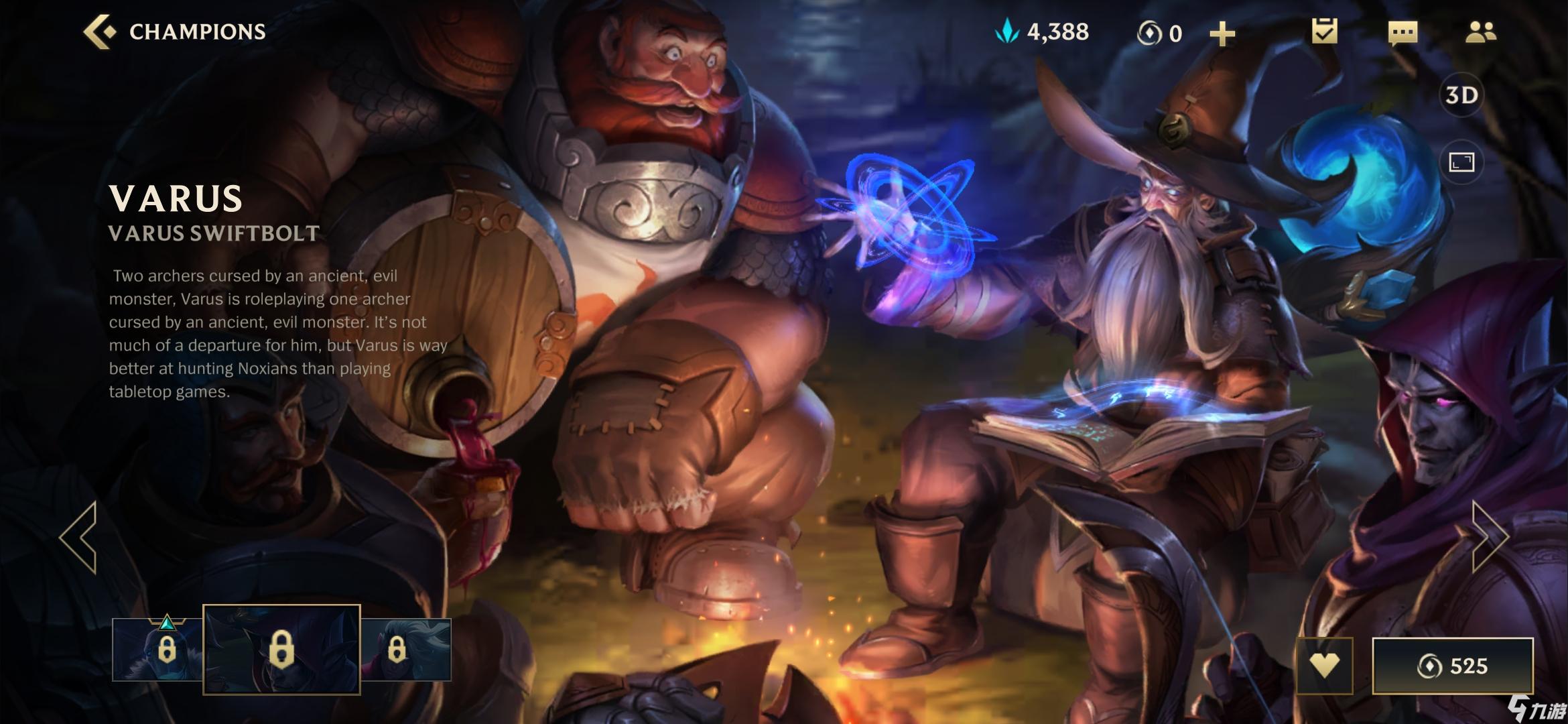Image resolution: width=1568 pixels, height=724 pixels.
Task: Show the previous champion with the left arrow
Action: pos(79,536)
